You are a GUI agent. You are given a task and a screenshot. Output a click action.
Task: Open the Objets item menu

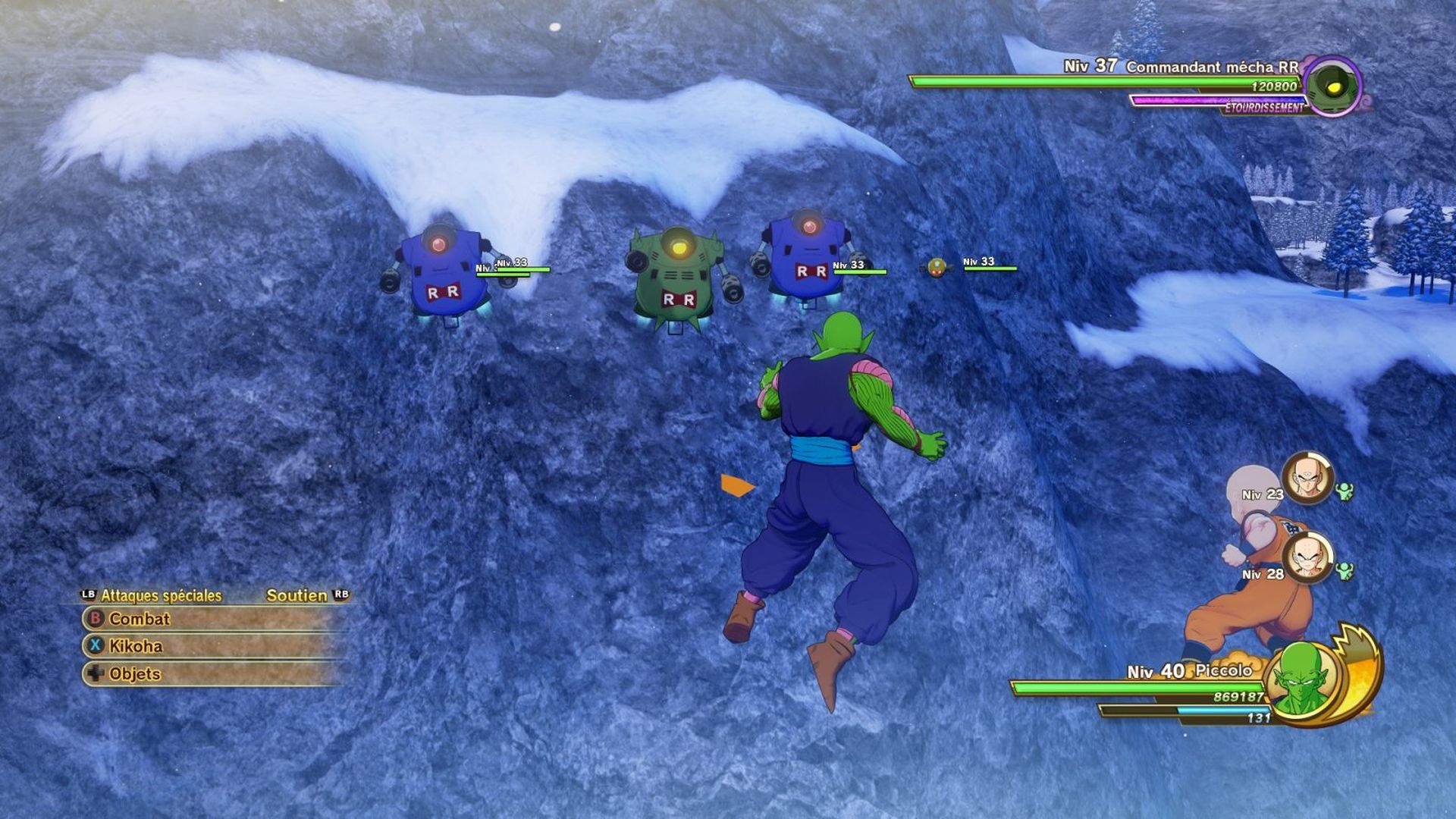click(x=135, y=673)
